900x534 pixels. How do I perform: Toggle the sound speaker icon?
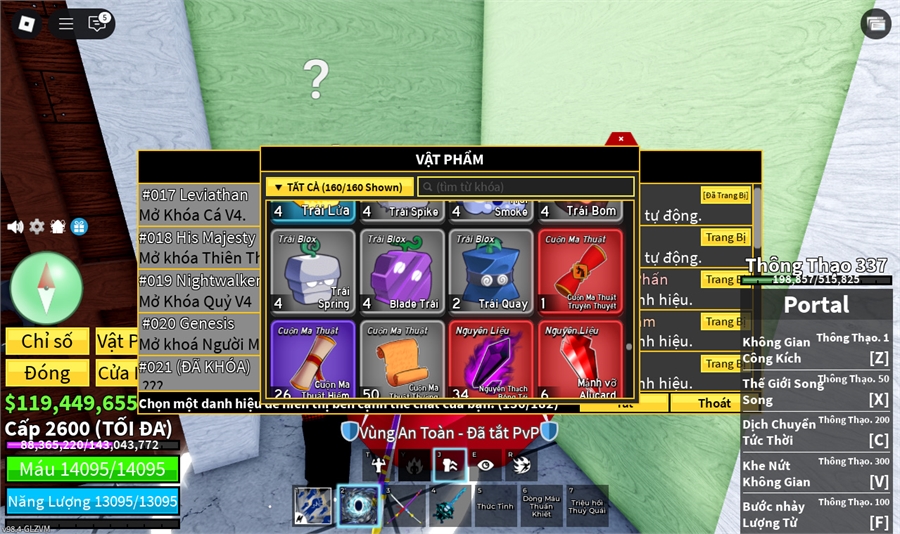click(x=15, y=227)
